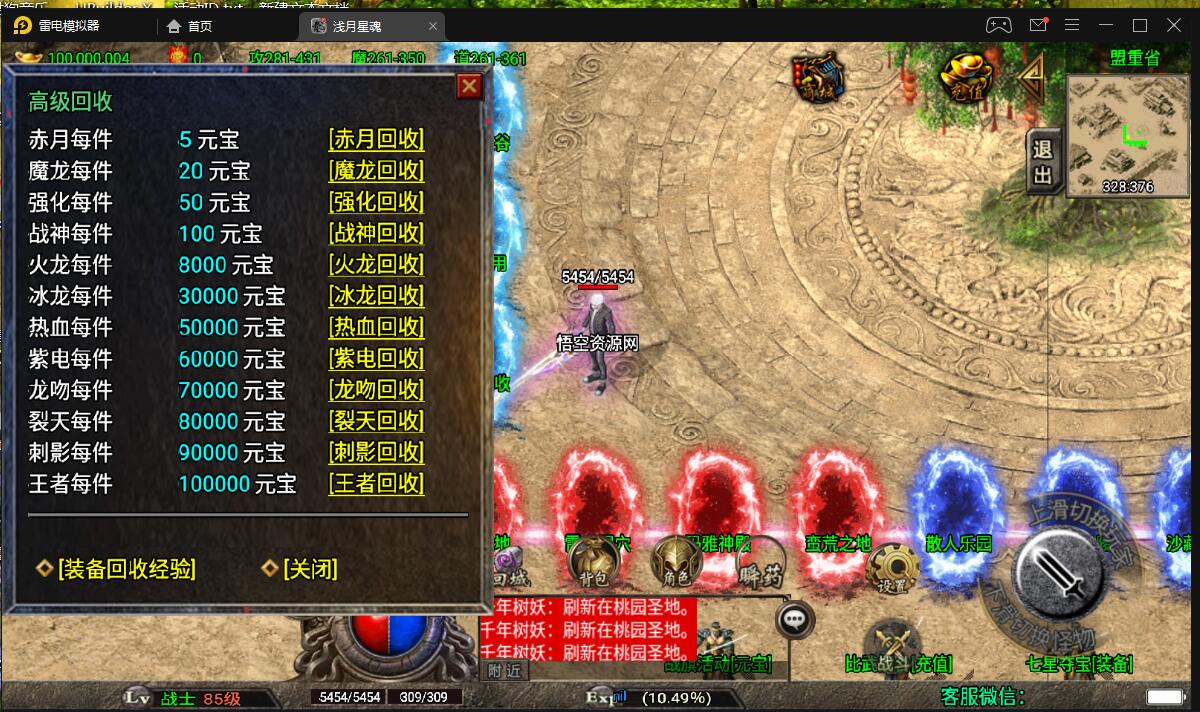
Task: Click the 退出 exit button
Action: (x=1043, y=163)
